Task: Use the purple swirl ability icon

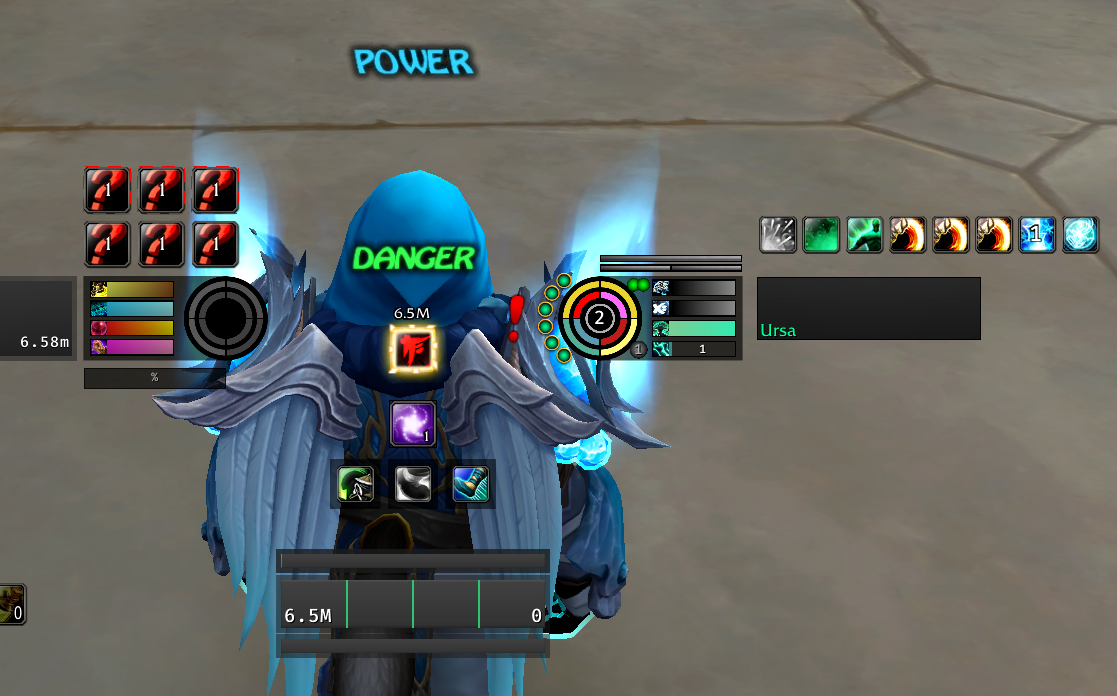Action: (412, 423)
